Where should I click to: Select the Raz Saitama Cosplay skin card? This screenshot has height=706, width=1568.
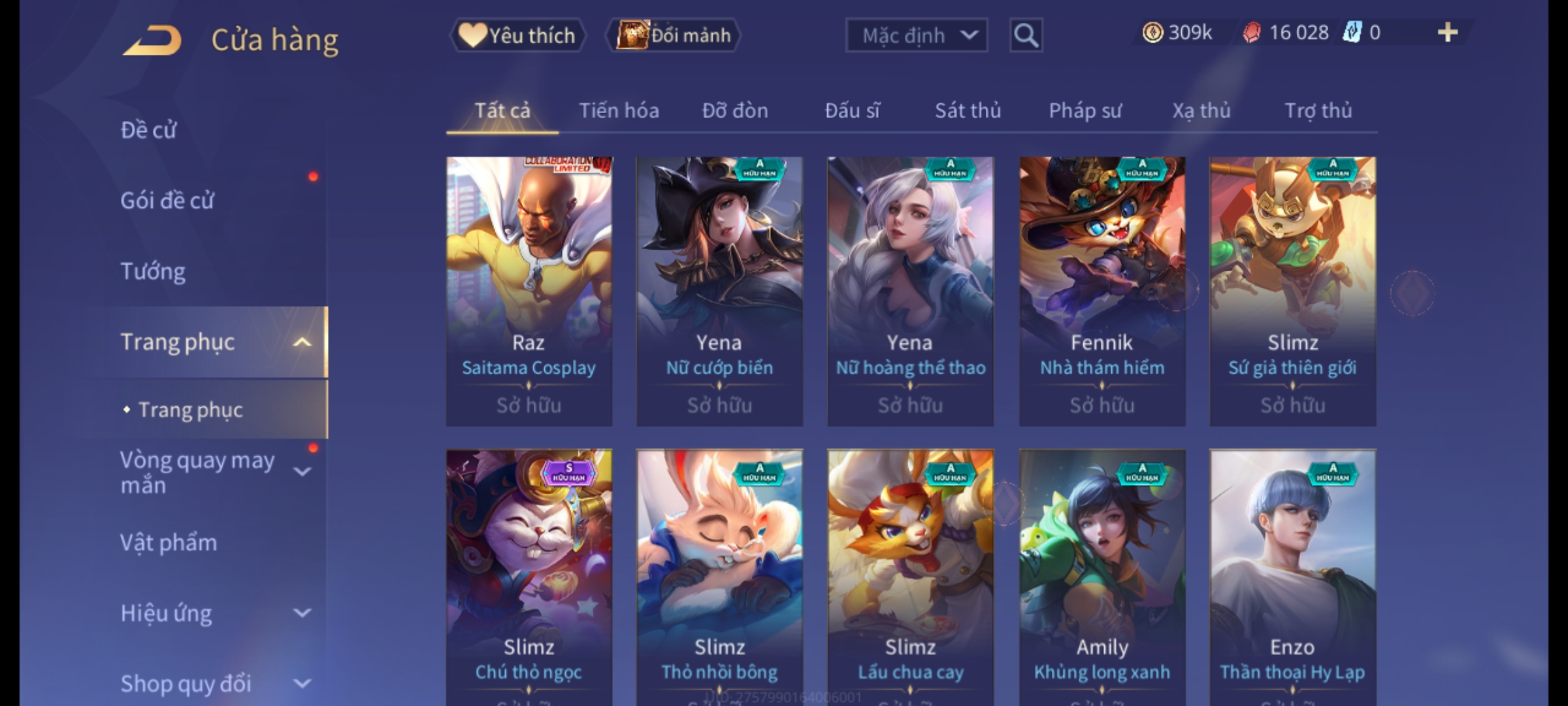point(529,291)
